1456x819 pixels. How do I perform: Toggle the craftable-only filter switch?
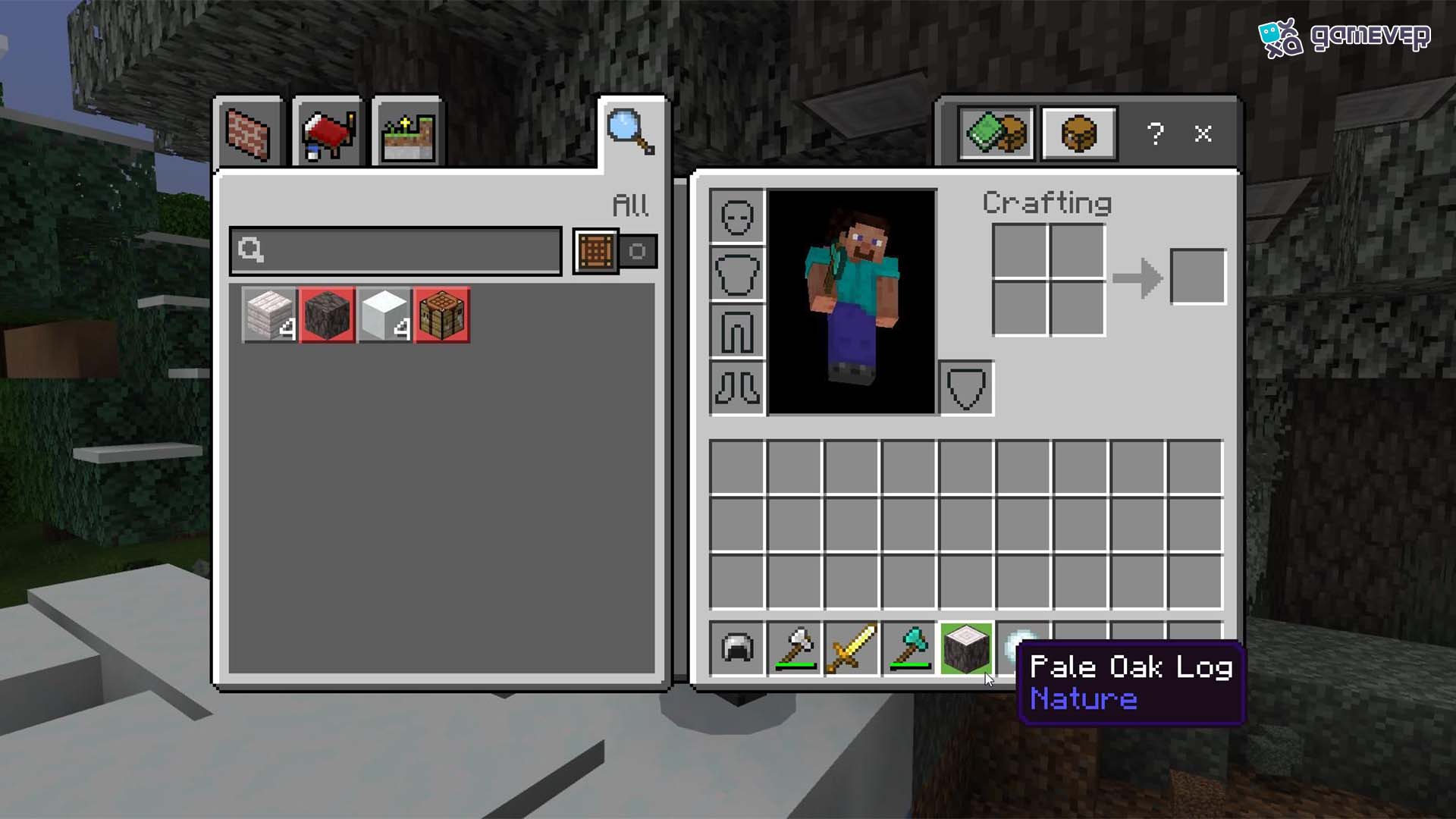[x=616, y=251]
